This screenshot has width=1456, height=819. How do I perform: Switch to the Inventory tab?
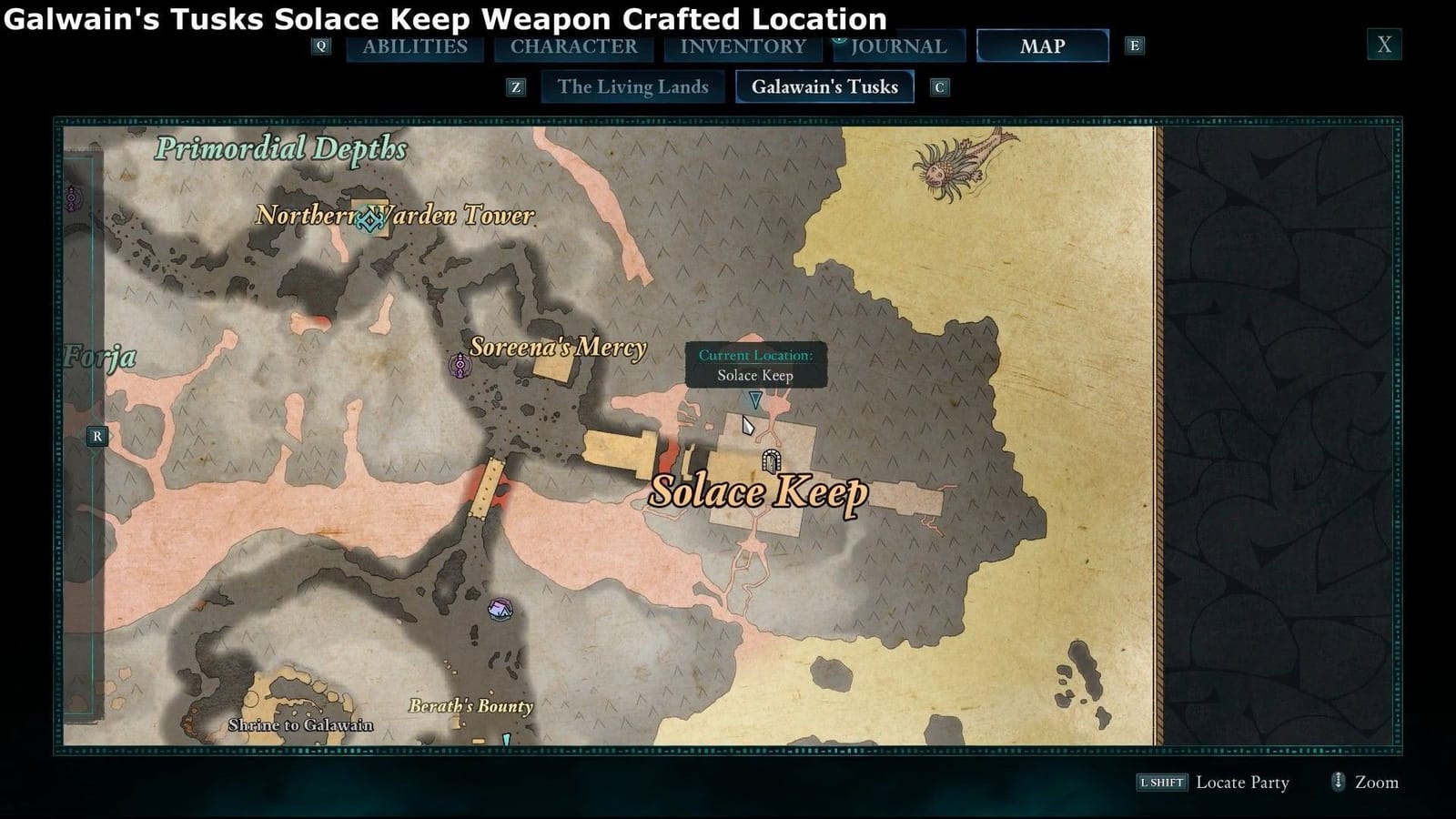pos(742,45)
